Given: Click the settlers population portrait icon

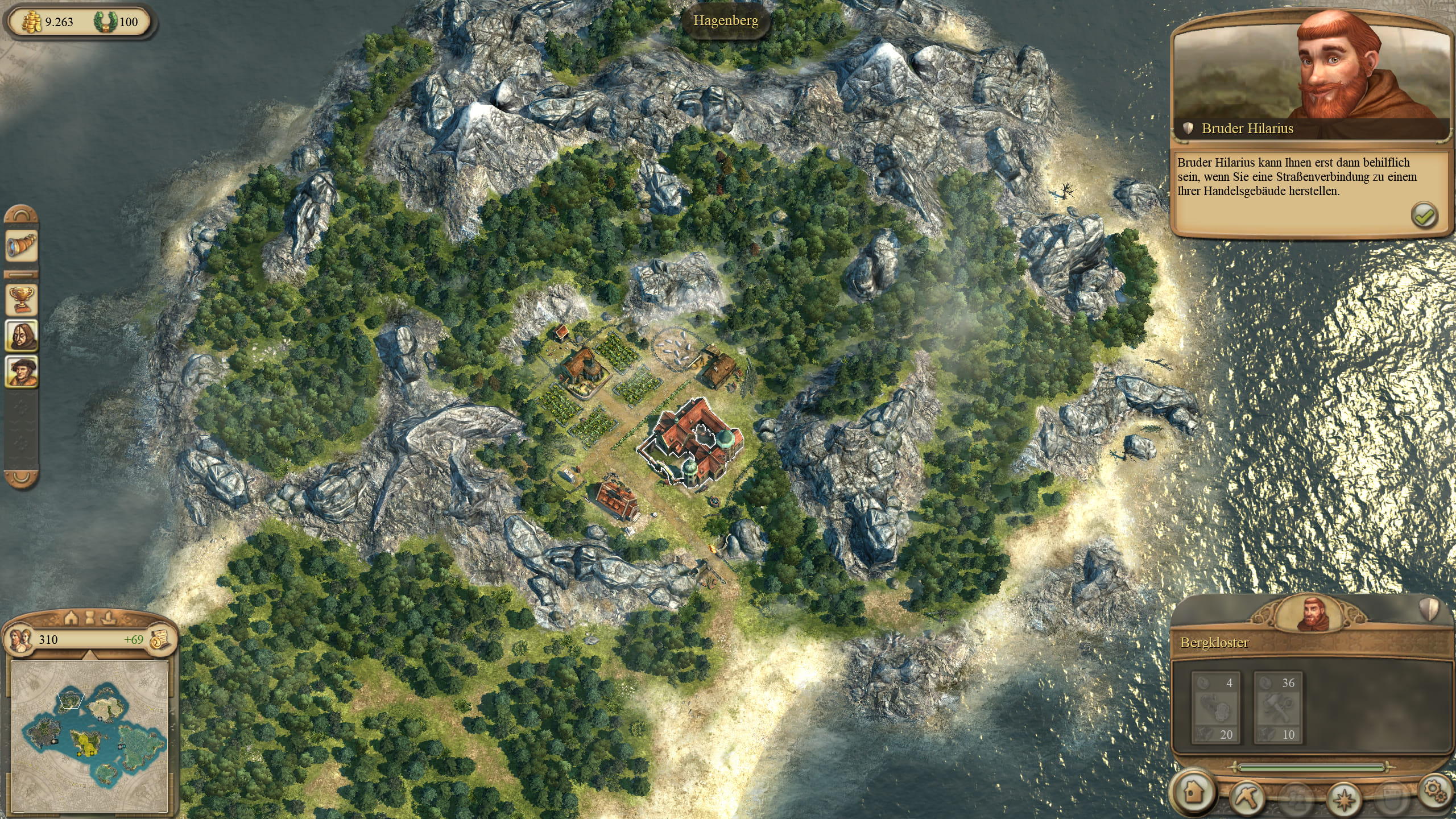Looking at the screenshot, I should click(x=20, y=639).
